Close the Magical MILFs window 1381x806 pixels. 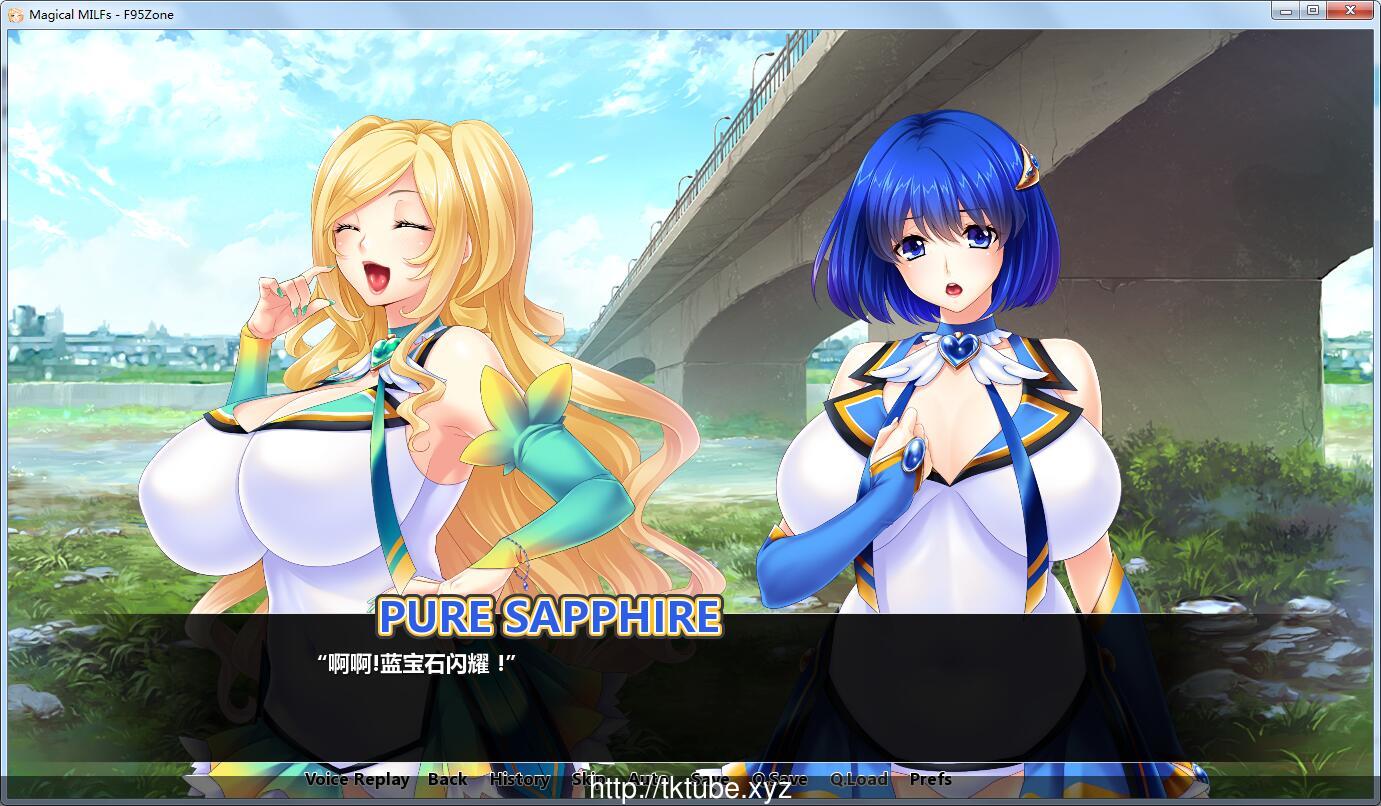(1350, 11)
